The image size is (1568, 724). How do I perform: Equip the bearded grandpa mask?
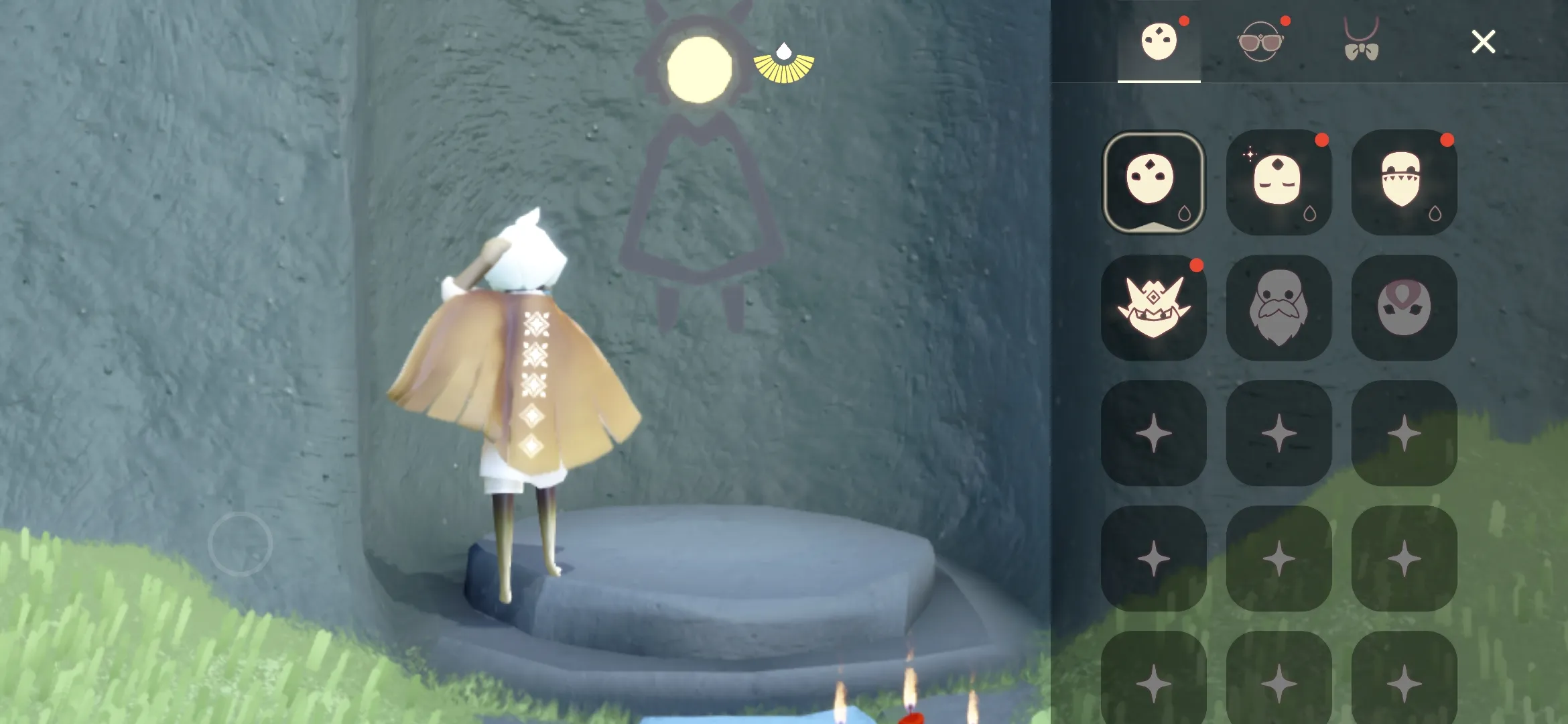click(1279, 308)
